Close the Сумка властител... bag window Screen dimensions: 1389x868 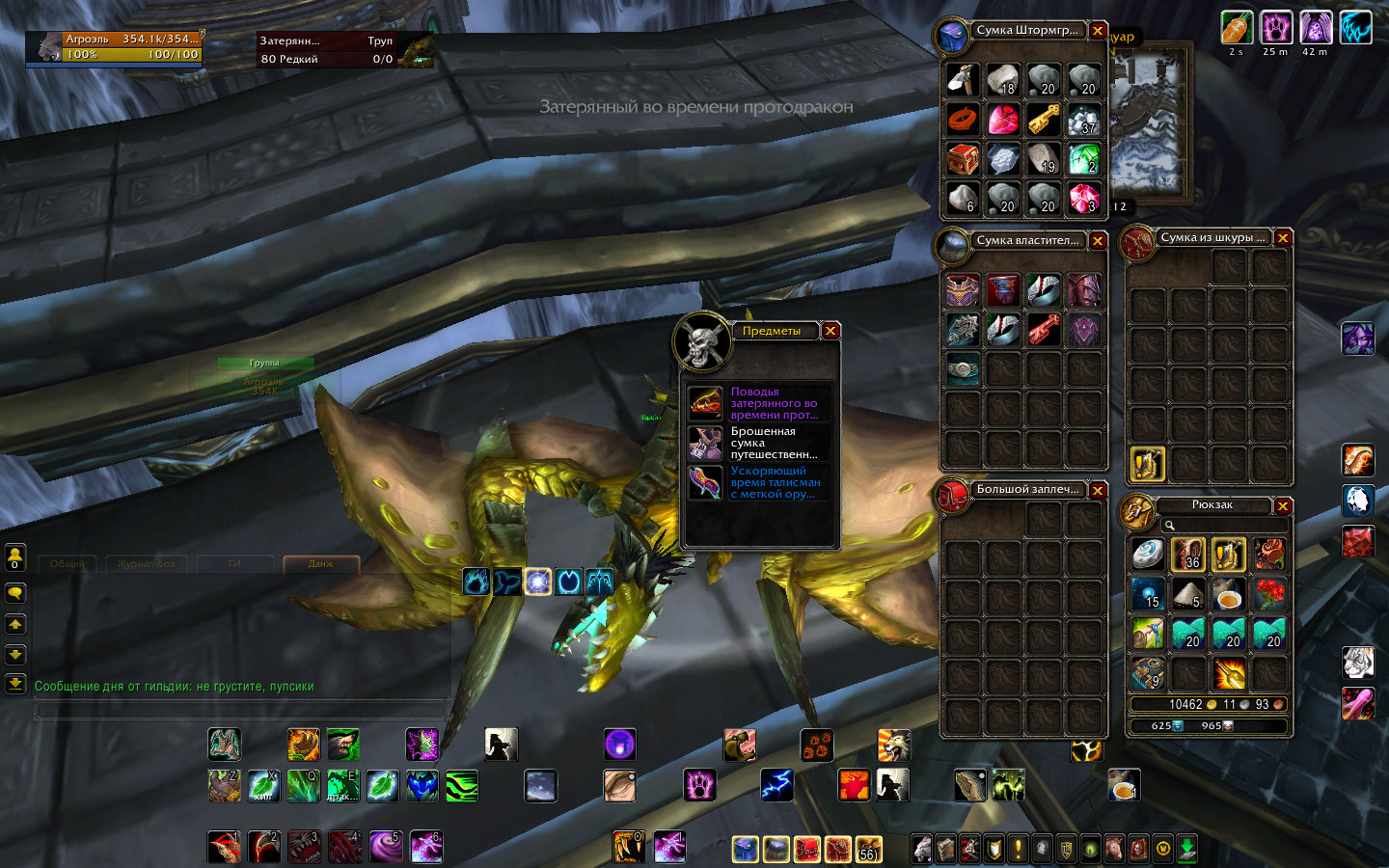point(1098,240)
